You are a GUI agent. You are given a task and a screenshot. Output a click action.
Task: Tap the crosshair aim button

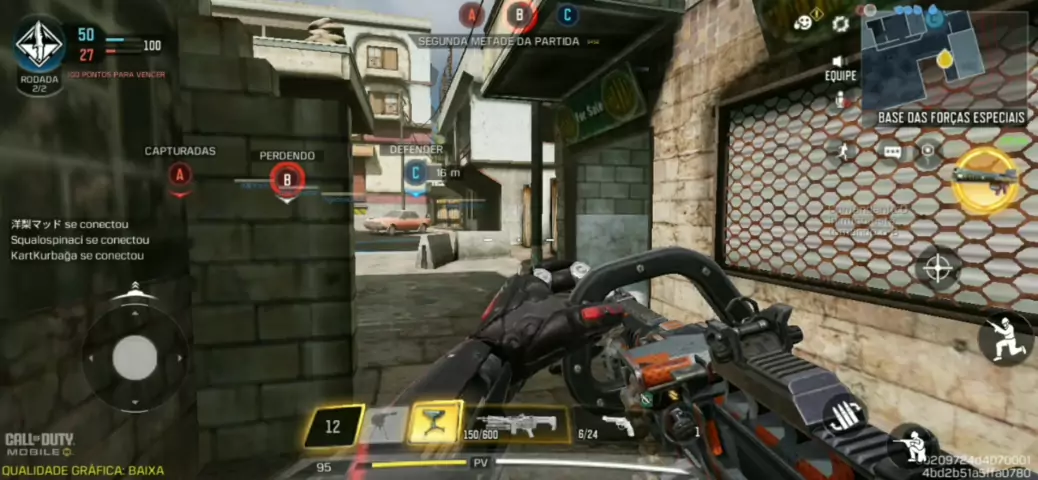pyautogui.click(x=937, y=268)
